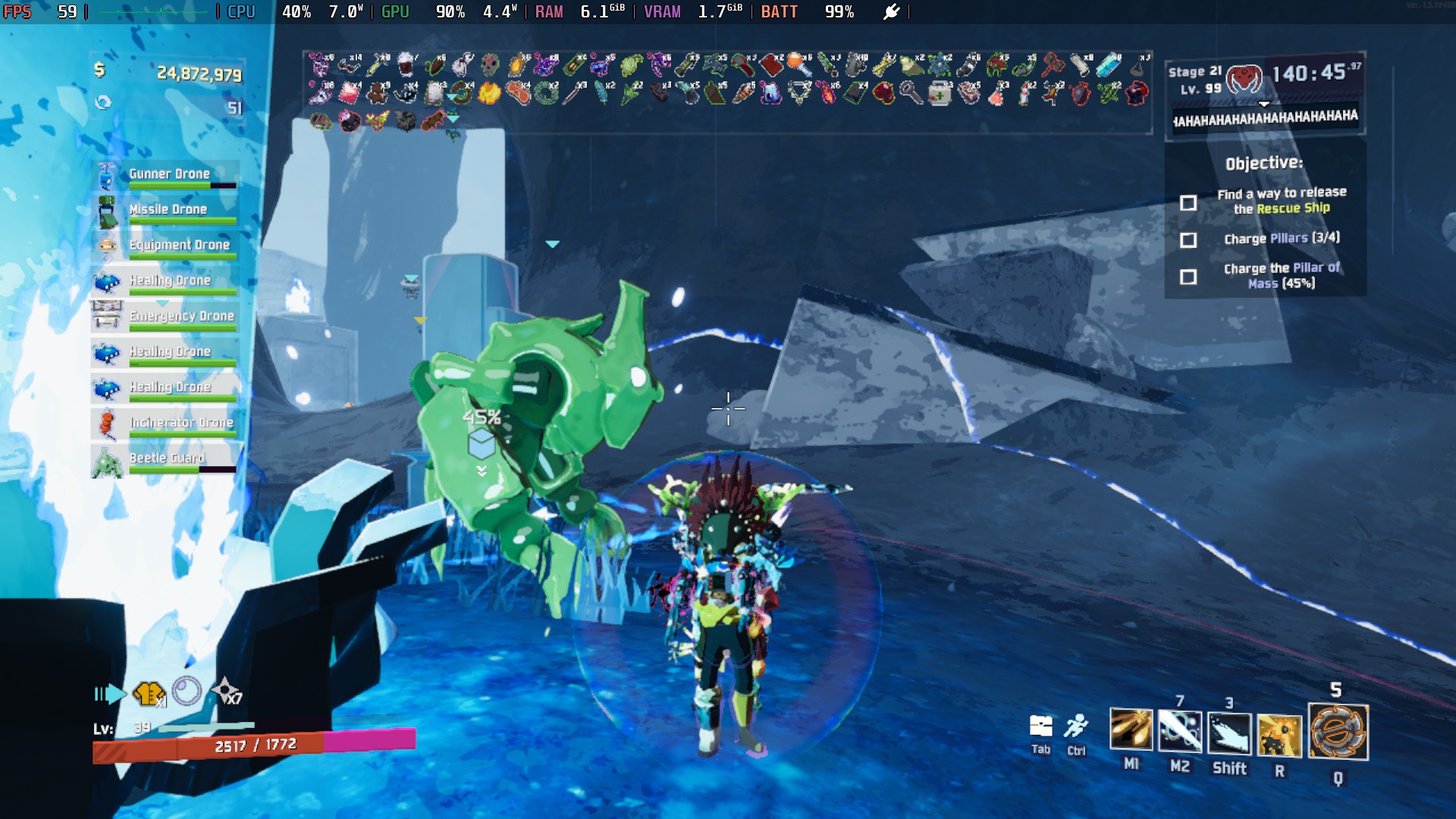Inspect the white medkit item
The height and width of the screenshot is (819, 1456).
940,94
